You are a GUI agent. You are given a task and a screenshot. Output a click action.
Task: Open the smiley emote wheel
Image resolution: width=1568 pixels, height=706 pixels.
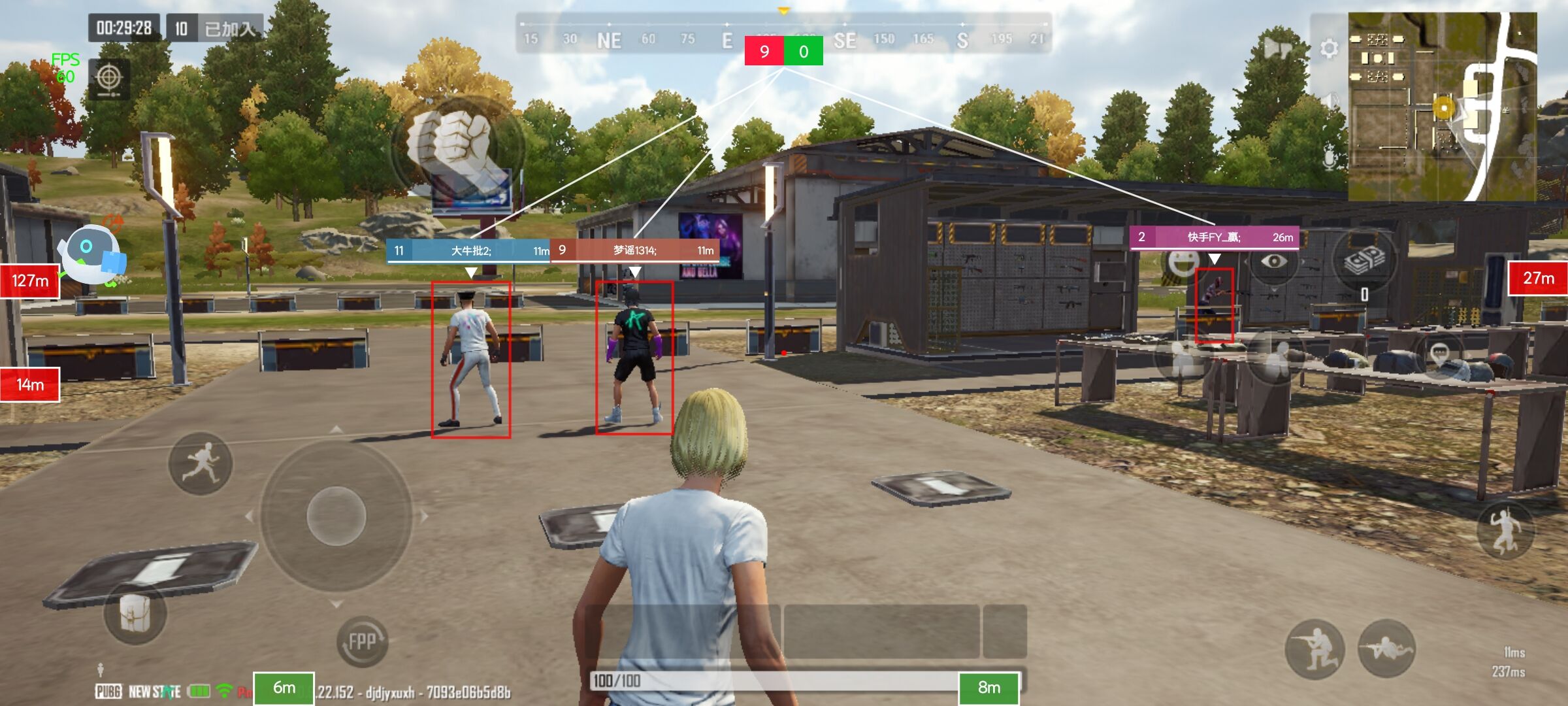(1182, 263)
